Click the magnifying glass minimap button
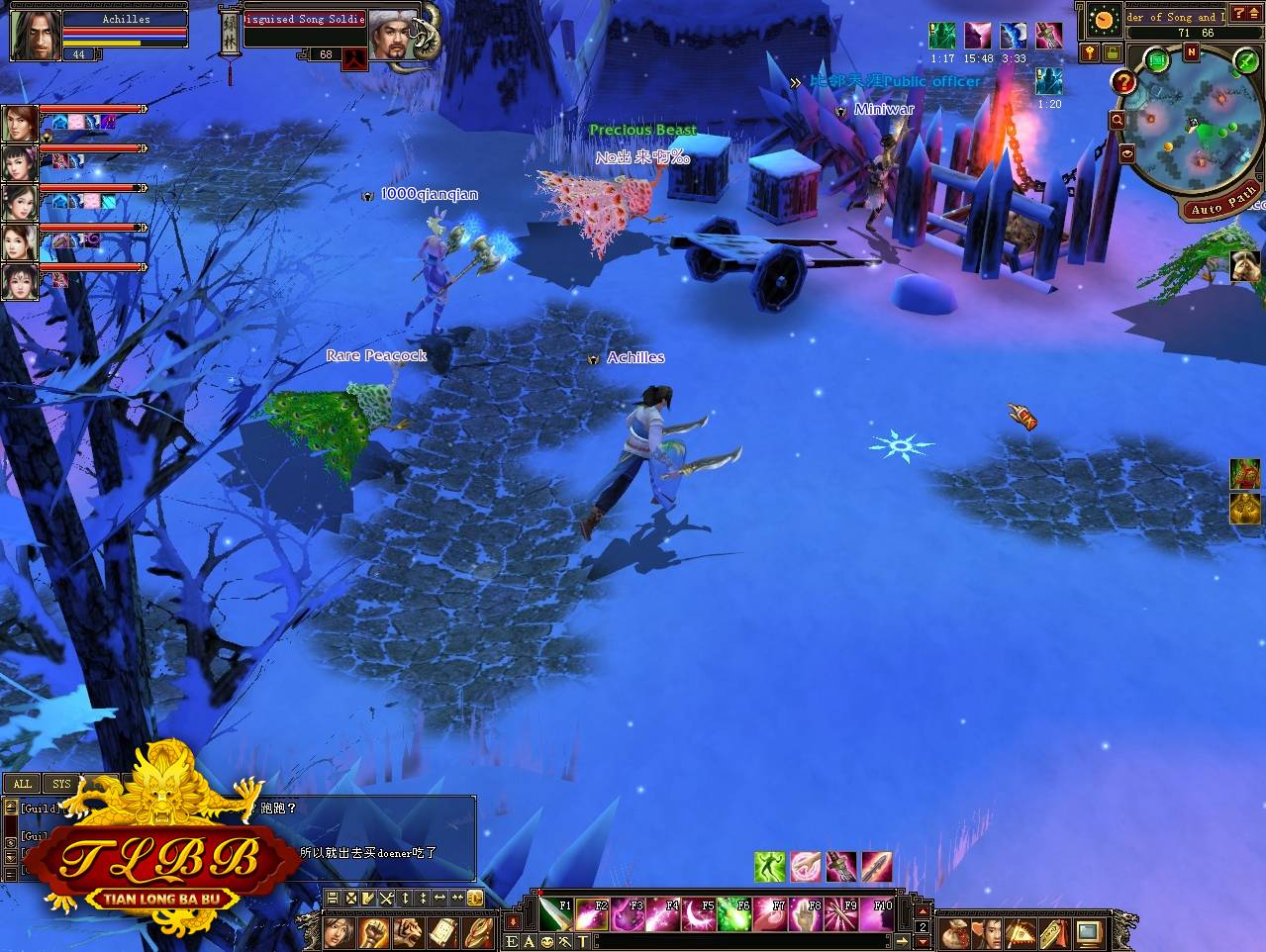 point(1118,120)
